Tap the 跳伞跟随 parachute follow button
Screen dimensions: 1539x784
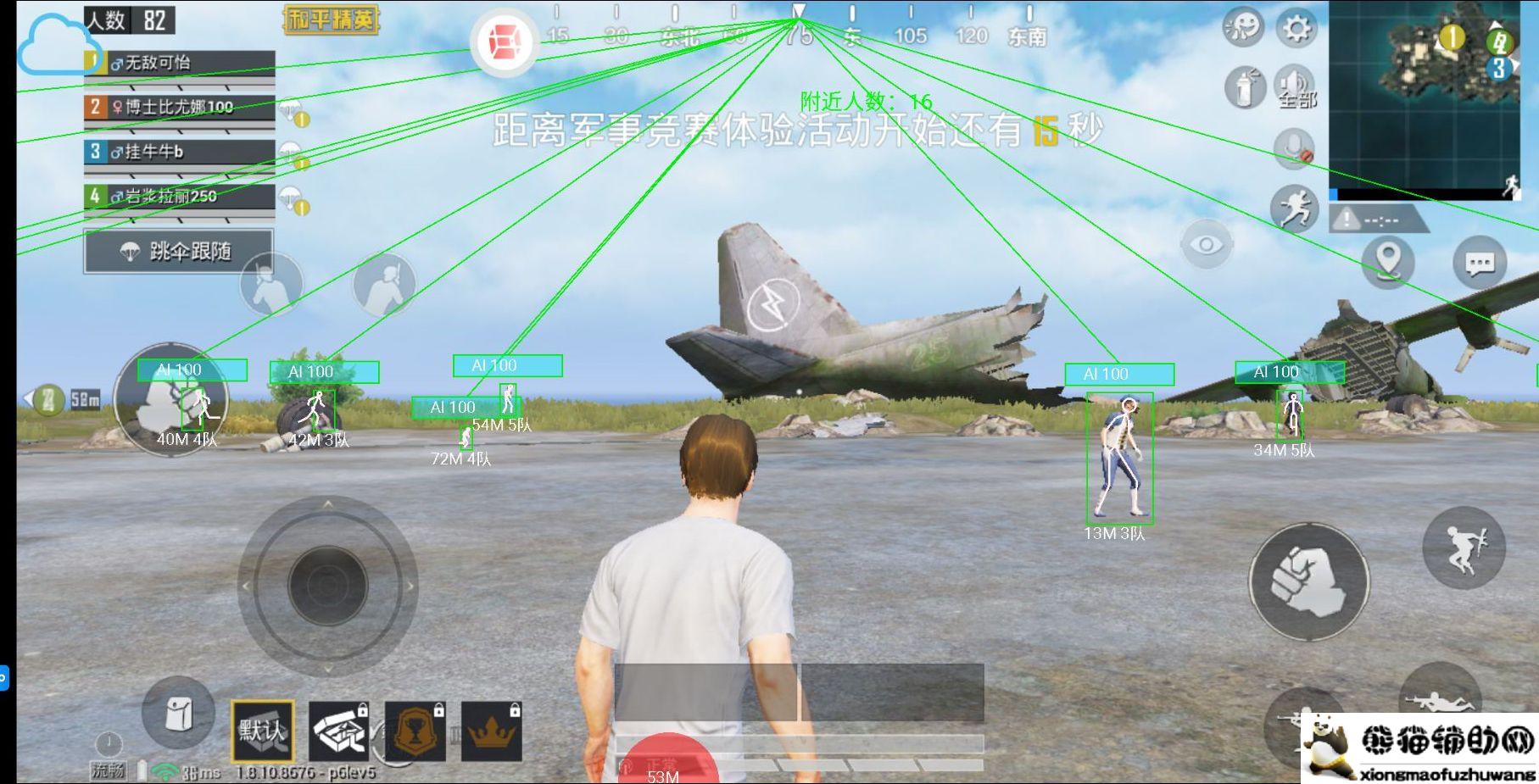click(x=178, y=252)
